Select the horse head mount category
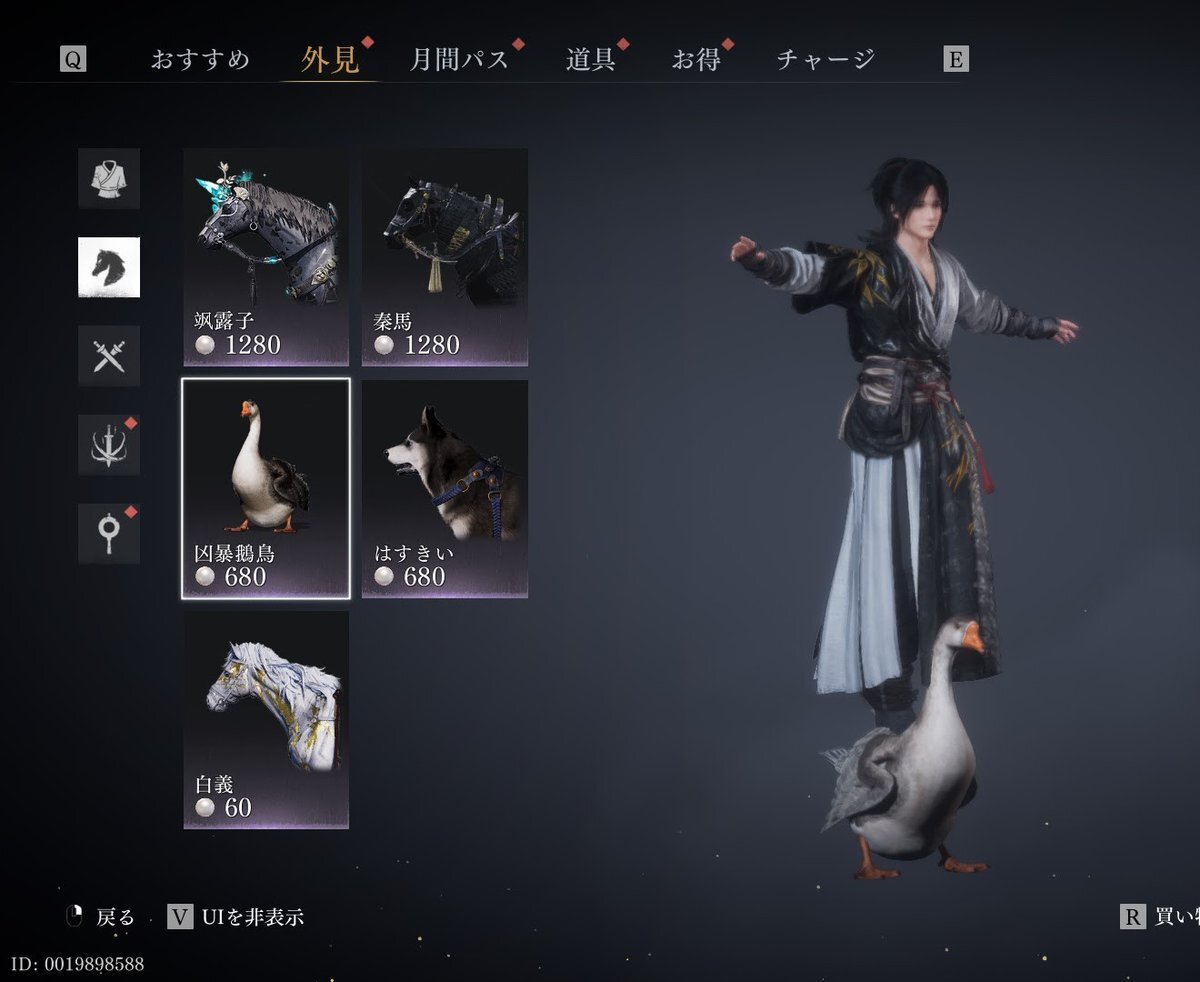The width and height of the screenshot is (1200, 982). click(x=109, y=267)
